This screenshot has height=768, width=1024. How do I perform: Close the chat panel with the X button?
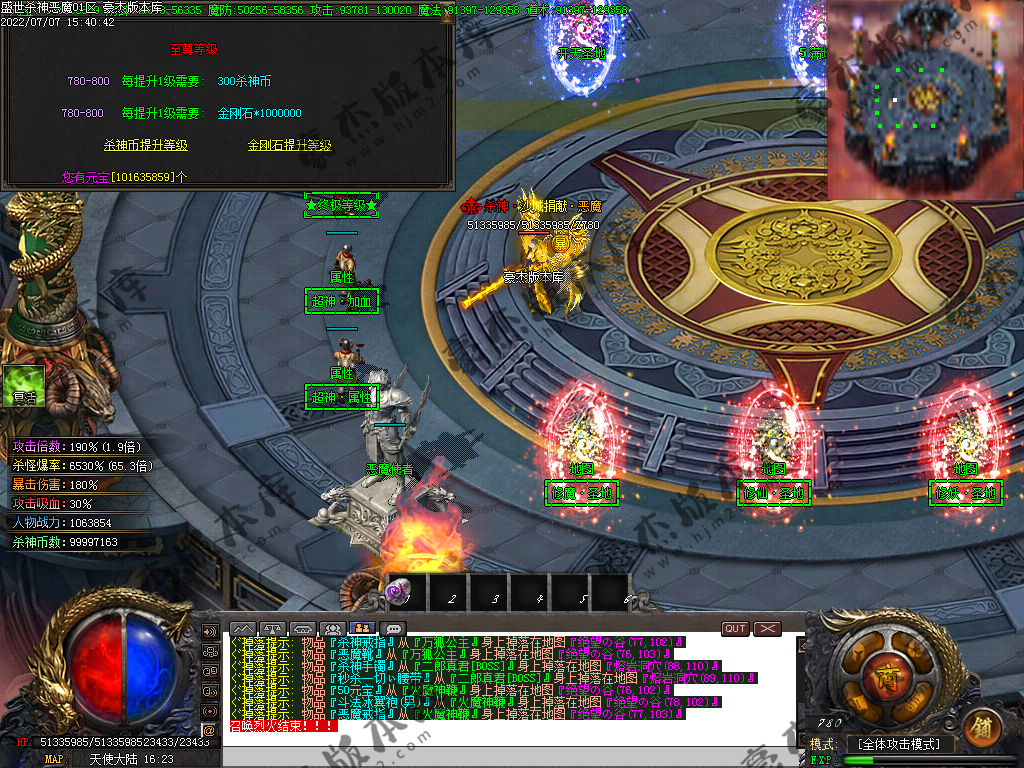click(767, 629)
